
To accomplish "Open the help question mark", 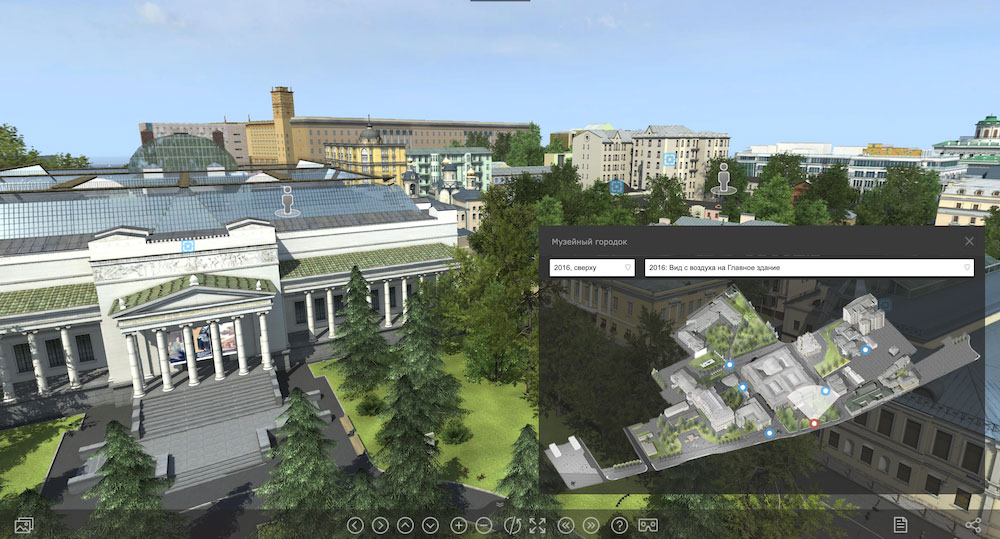I will tap(619, 525).
